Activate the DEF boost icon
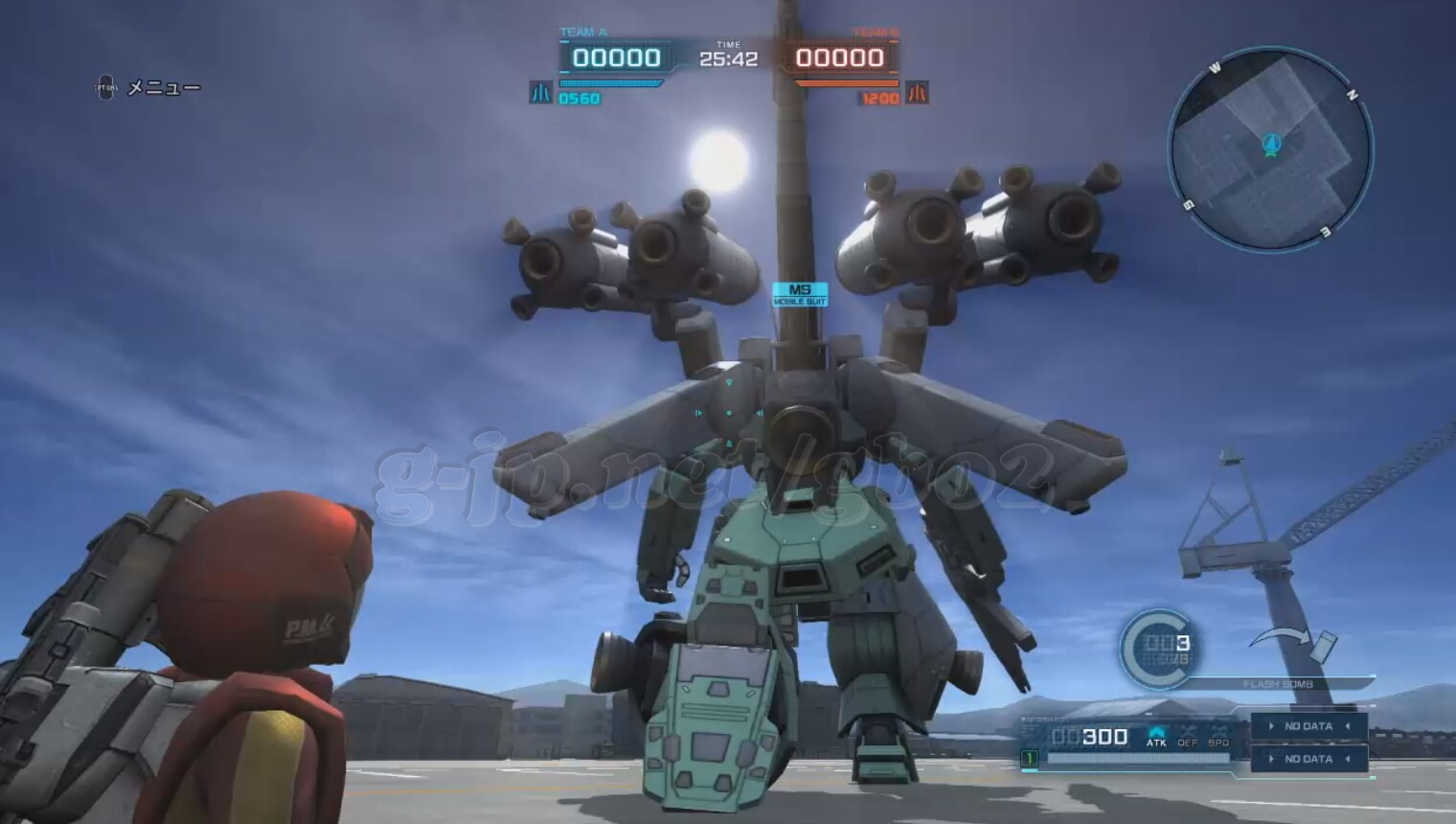This screenshot has width=1456, height=824. pyautogui.click(x=1188, y=737)
